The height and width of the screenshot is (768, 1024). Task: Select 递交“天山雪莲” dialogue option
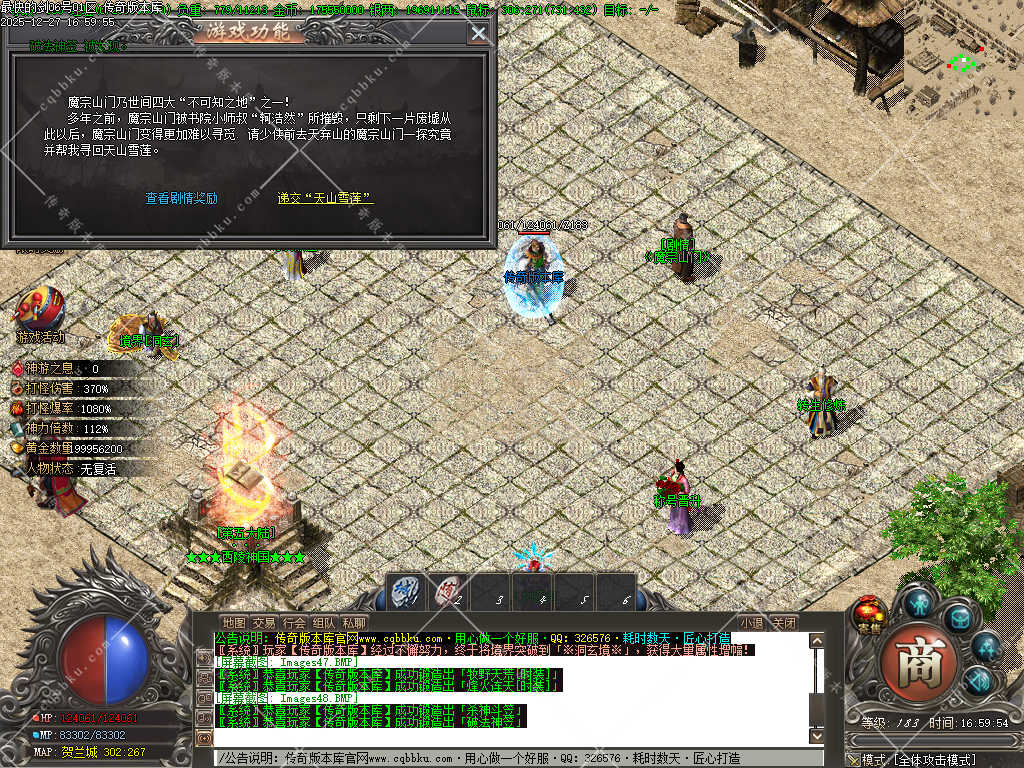(x=325, y=198)
